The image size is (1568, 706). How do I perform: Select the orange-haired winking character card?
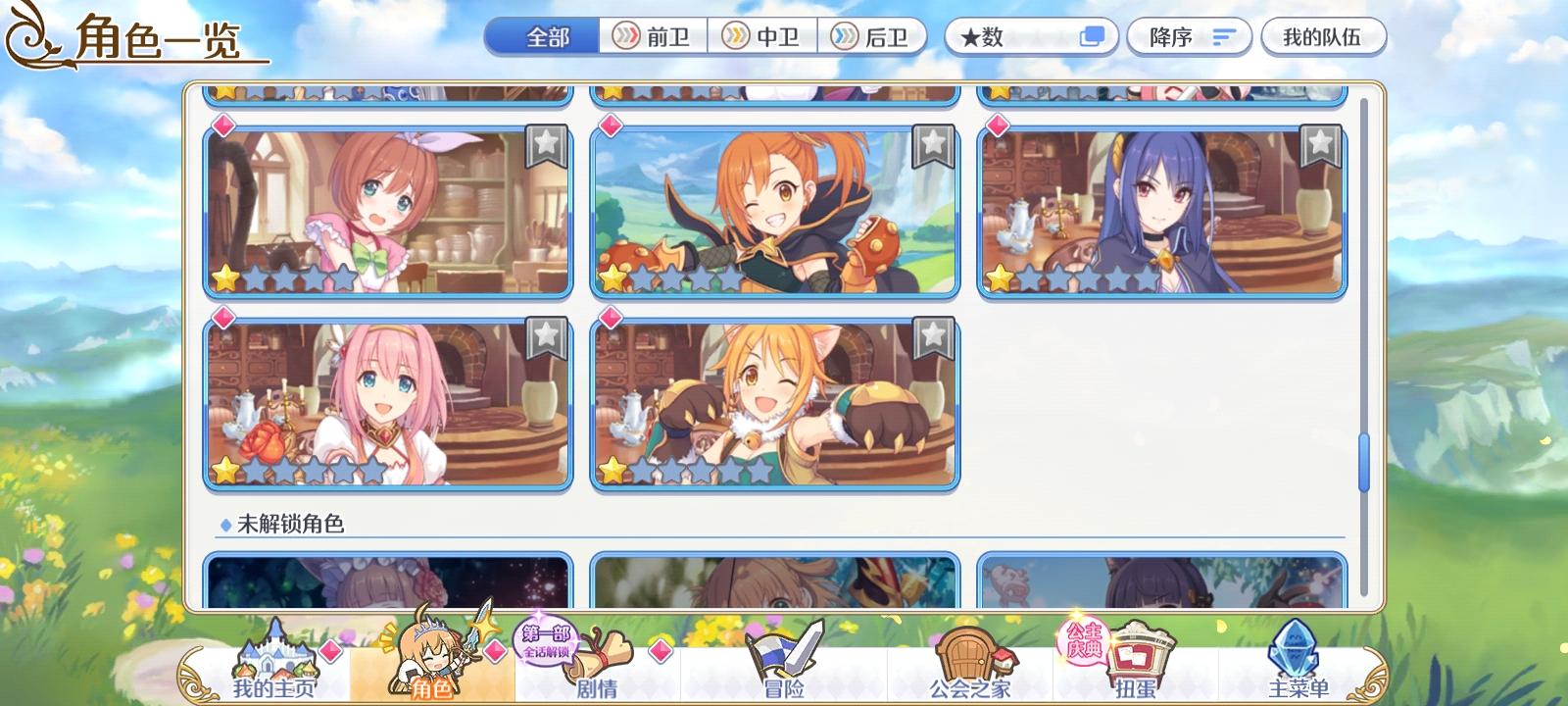774,211
